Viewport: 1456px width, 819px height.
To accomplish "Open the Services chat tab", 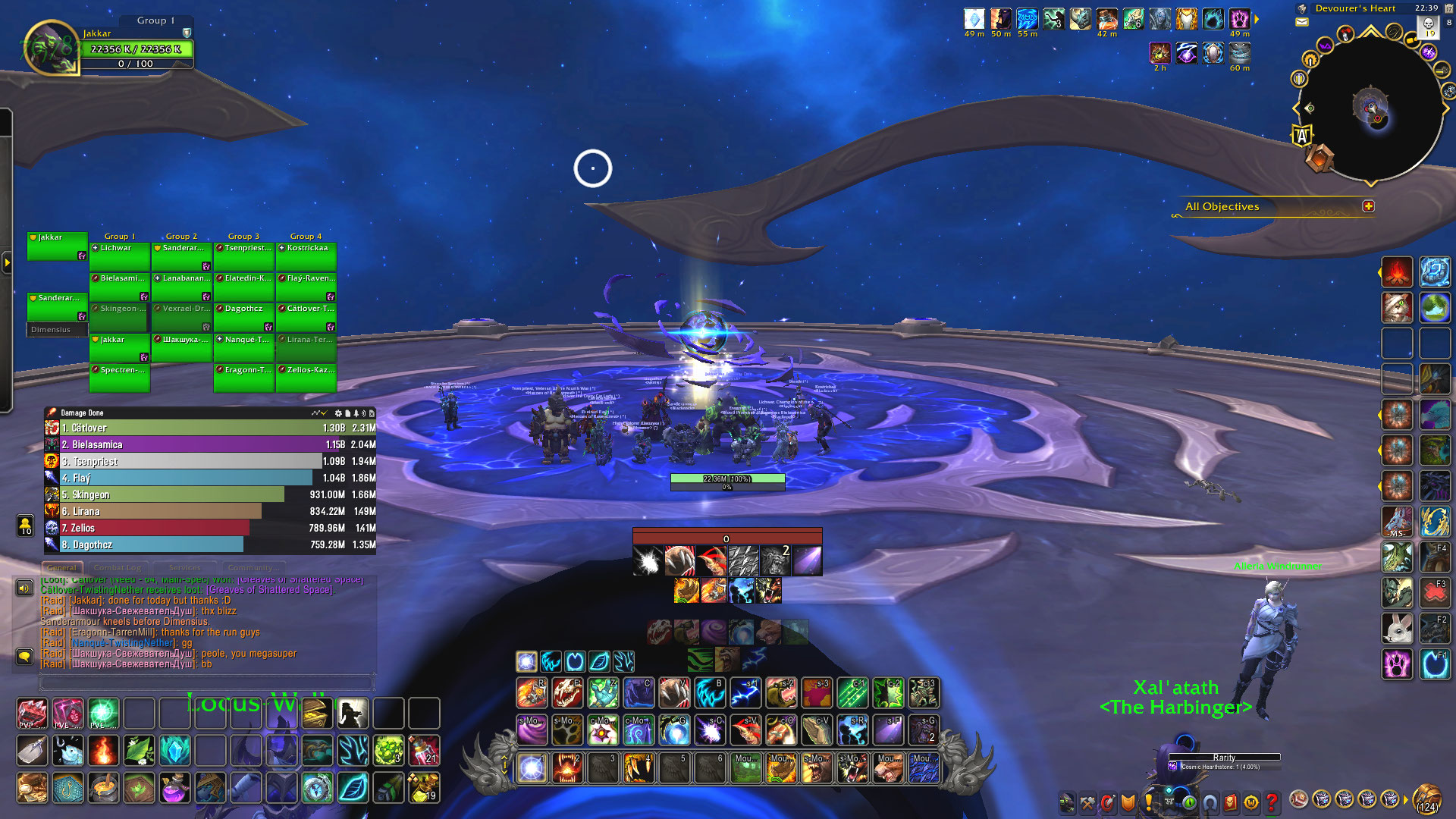I will tap(184, 567).
